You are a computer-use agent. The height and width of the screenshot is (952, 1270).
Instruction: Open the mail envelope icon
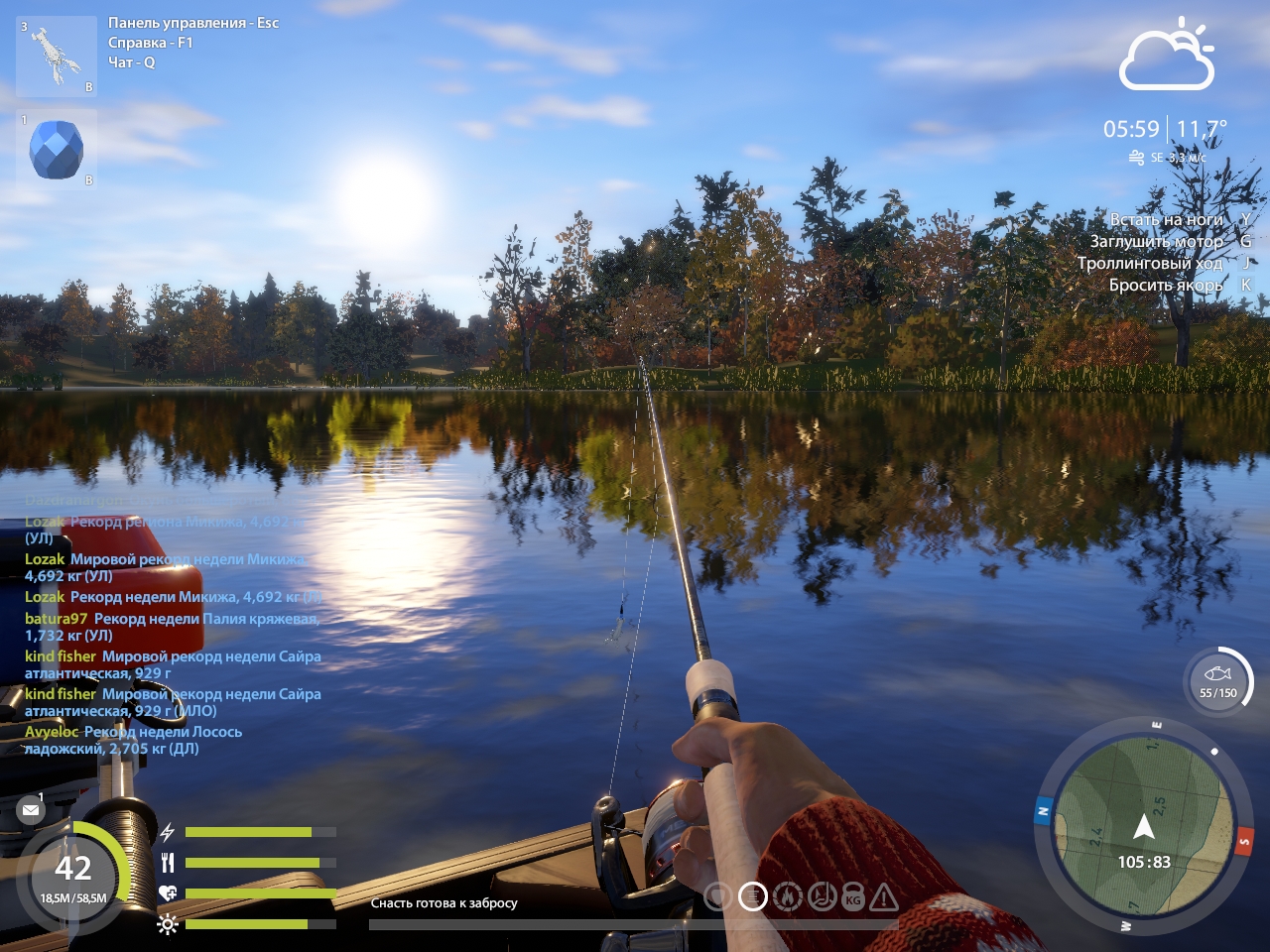(31, 810)
